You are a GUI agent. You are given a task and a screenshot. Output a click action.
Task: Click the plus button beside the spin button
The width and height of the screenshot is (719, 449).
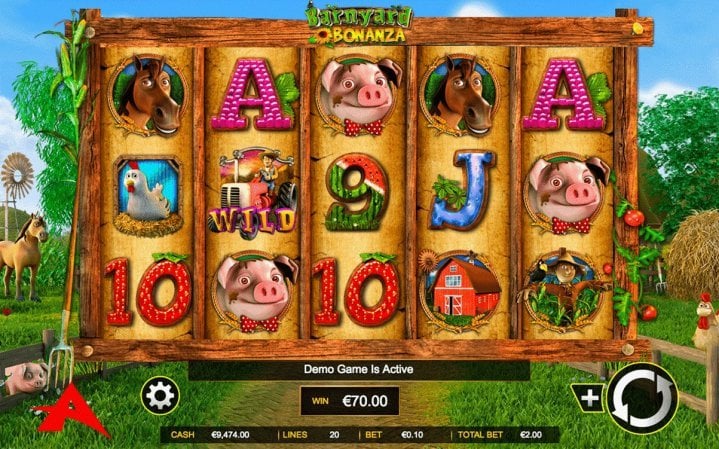point(590,397)
